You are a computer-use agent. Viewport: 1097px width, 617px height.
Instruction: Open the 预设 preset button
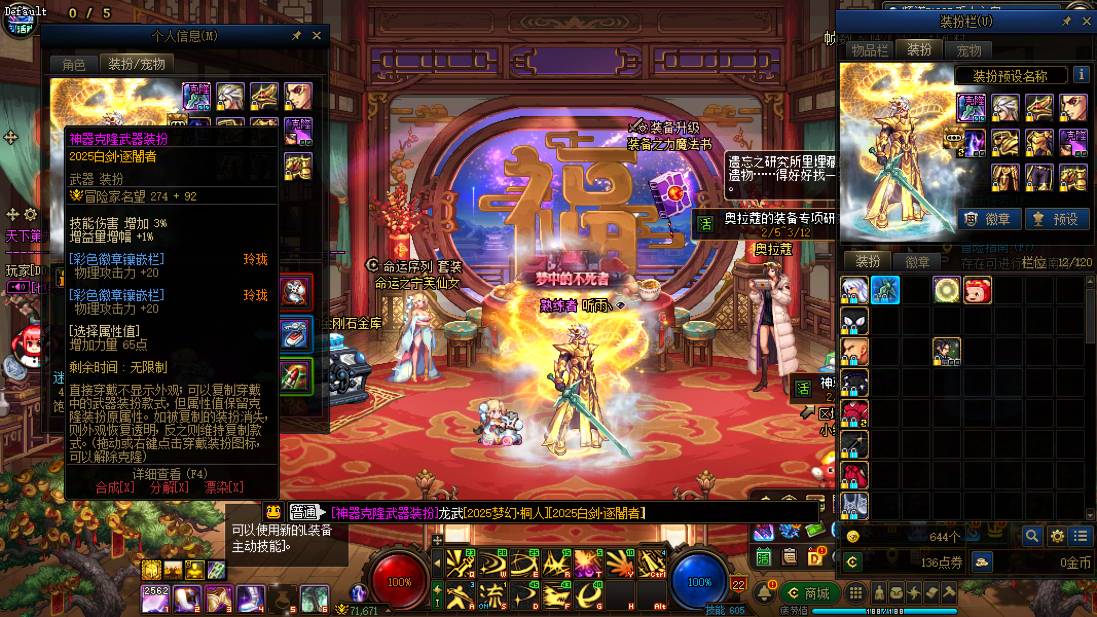pyautogui.click(x=1056, y=219)
